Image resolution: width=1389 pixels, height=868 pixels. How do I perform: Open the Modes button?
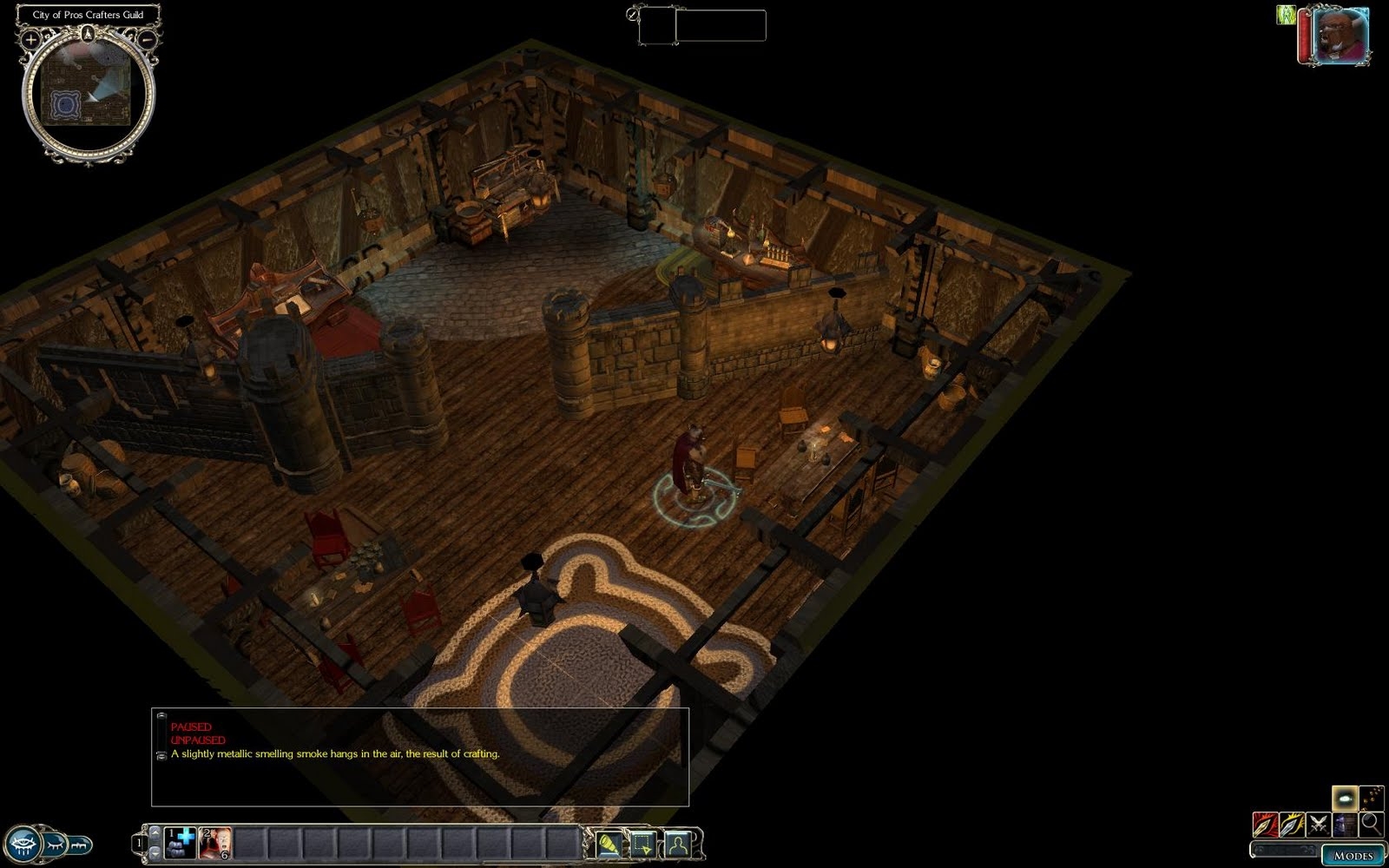tap(1353, 855)
